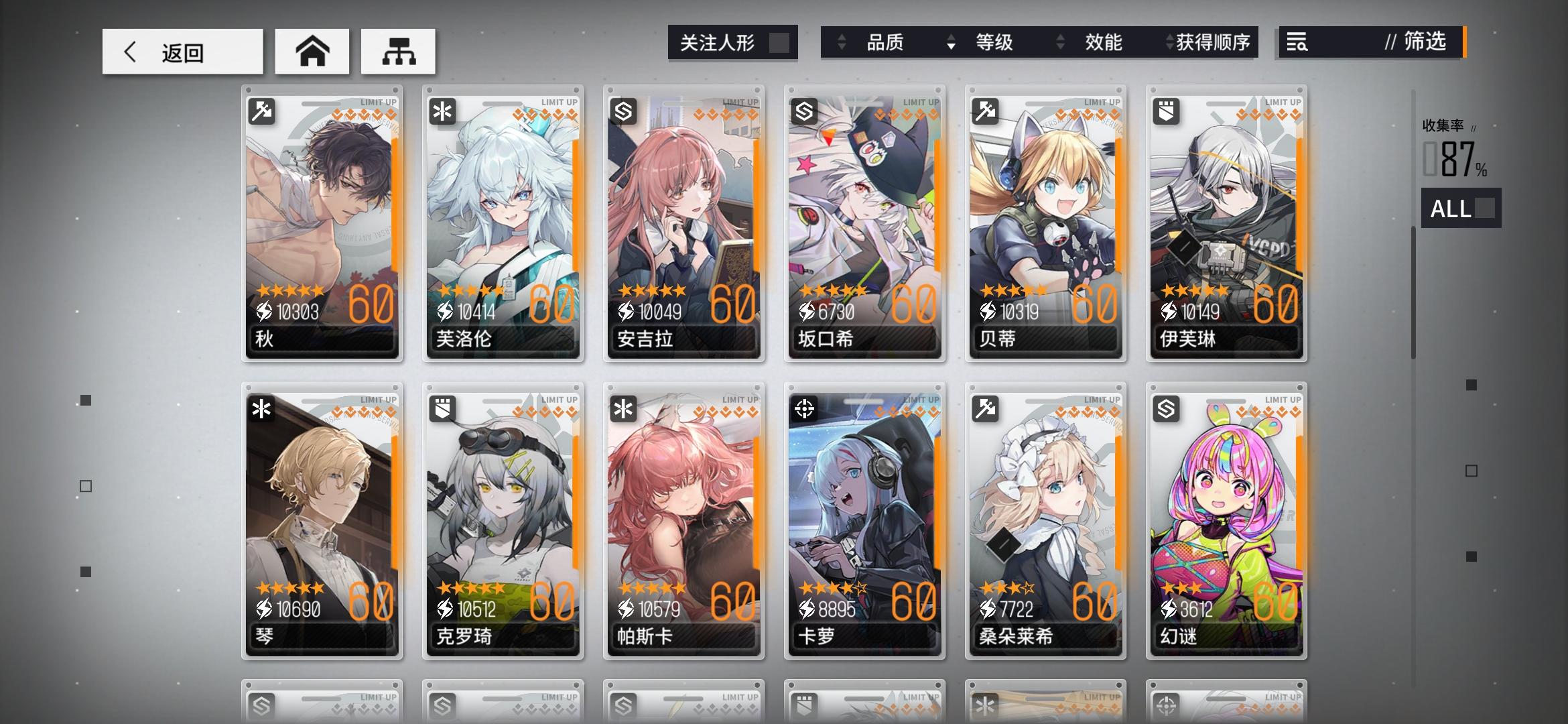Select the class icon on 安吉拉's card
This screenshot has height=724, width=1568.
coord(624,111)
